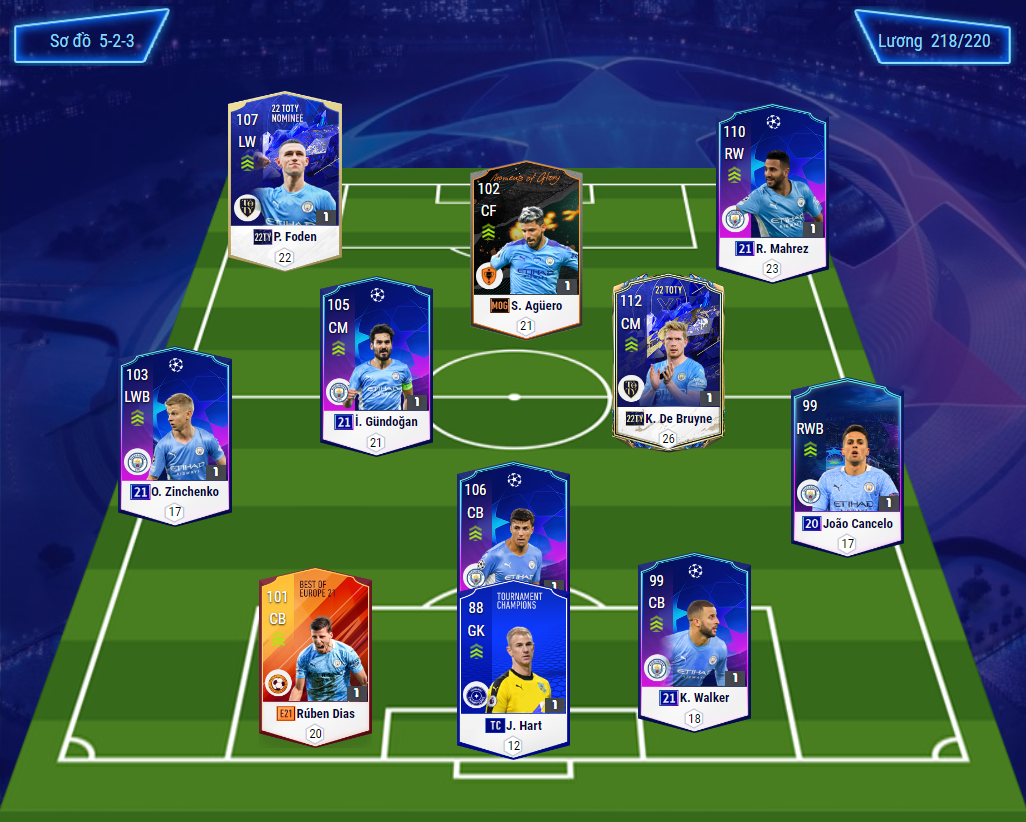Image resolution: width=1026 pixels, height=822 pixels.
Task: Choose goalkeeper J. Hart's card
Action: (x=513, y=665)
